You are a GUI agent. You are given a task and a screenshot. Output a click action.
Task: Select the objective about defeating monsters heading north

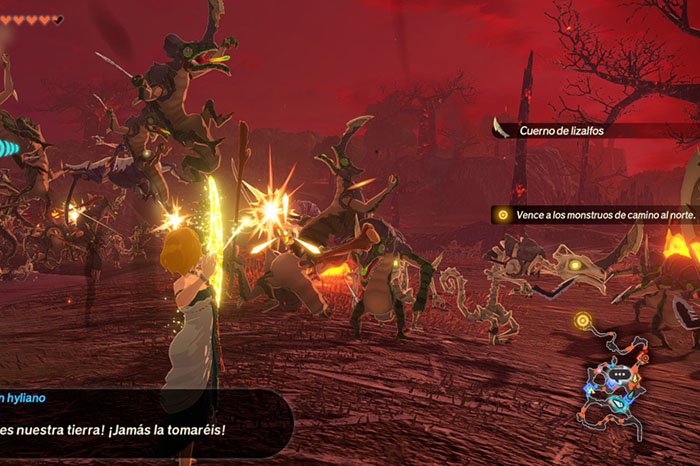[595, 215]
